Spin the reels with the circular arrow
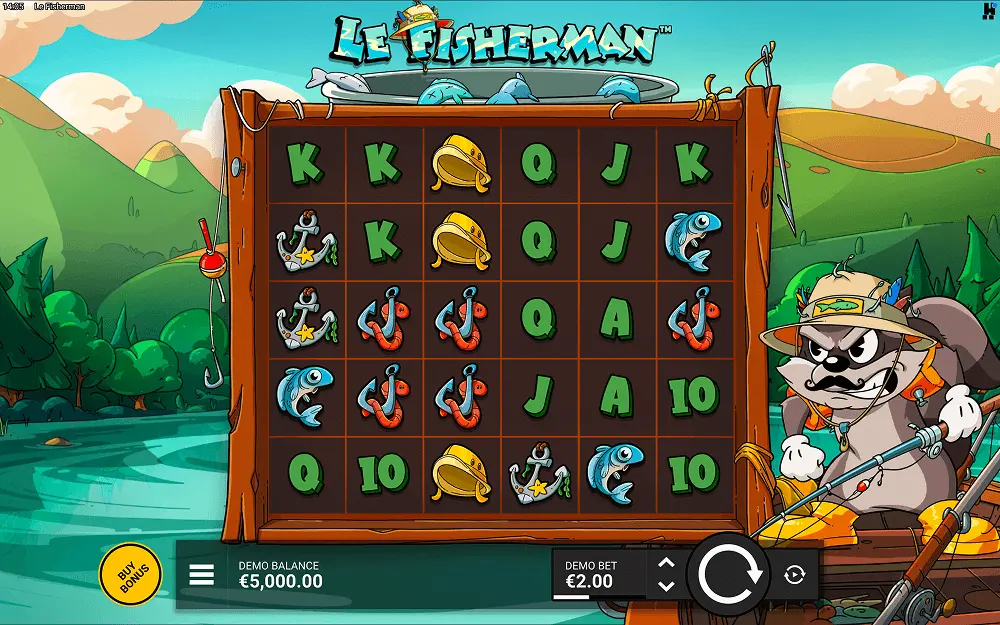Screen dimensions: 1000x625 (x=730, y=573)
